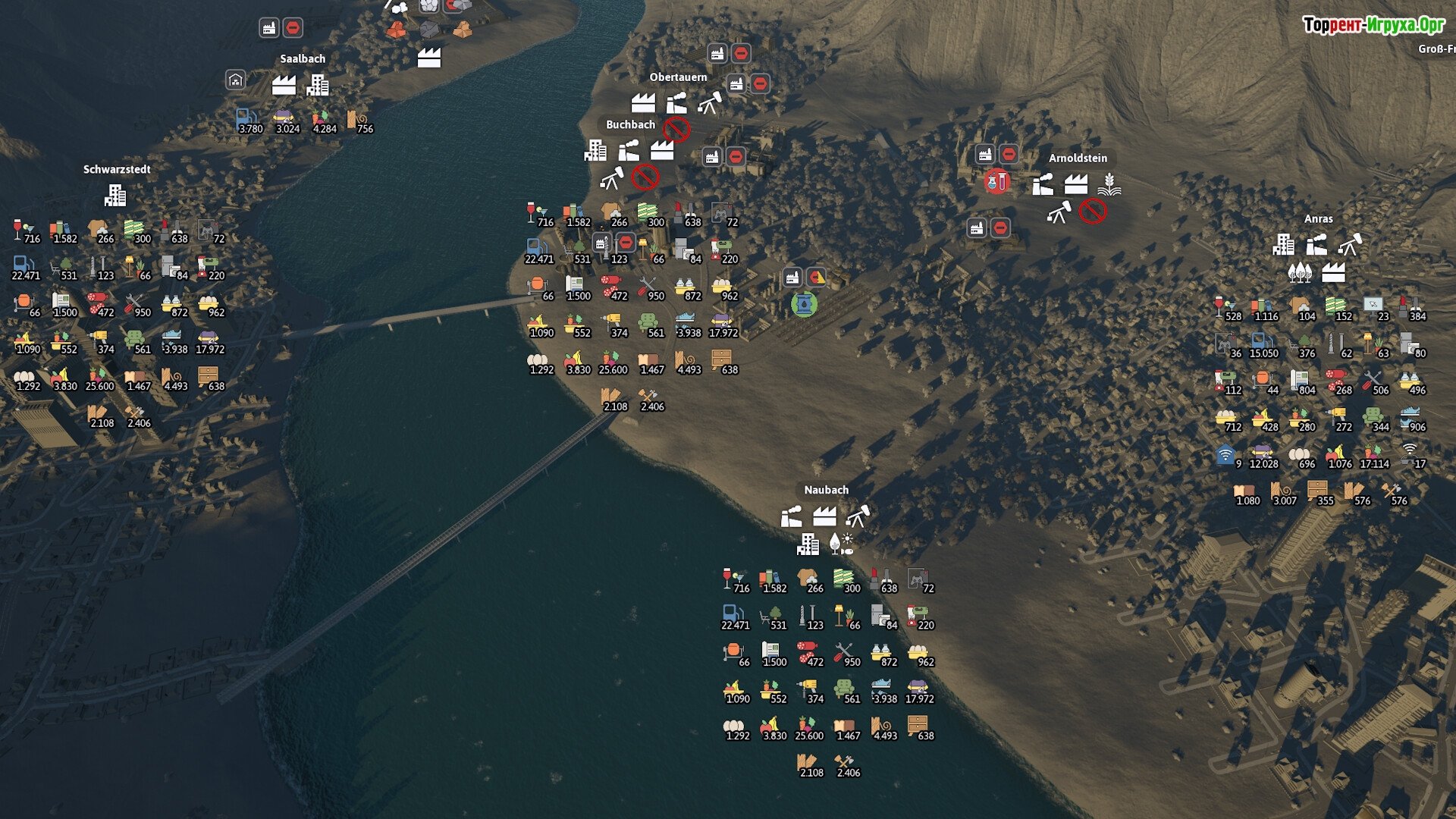Select the Arnoldstein town name
The width and height of the screenshot is (1456, 819).
tap(1078, 158)
